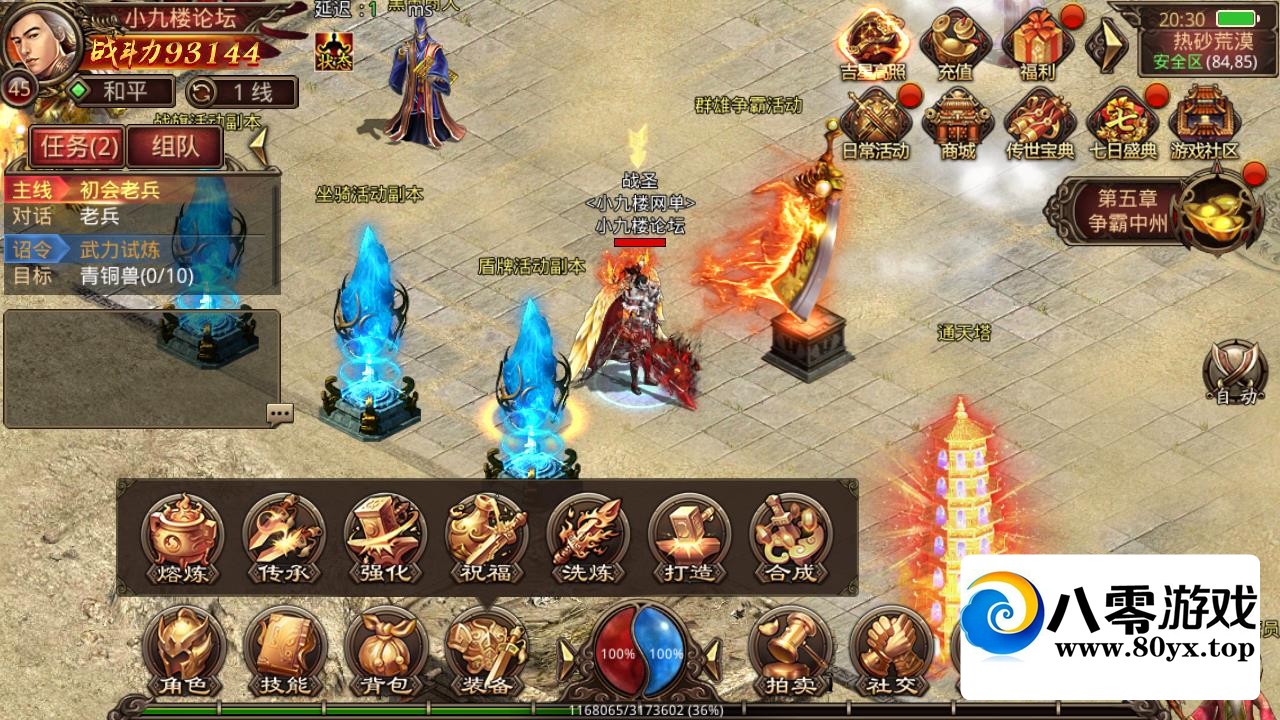Open the 背包 bag inventory
Screen dimensions: 1280x720
(x=385, y=652)
